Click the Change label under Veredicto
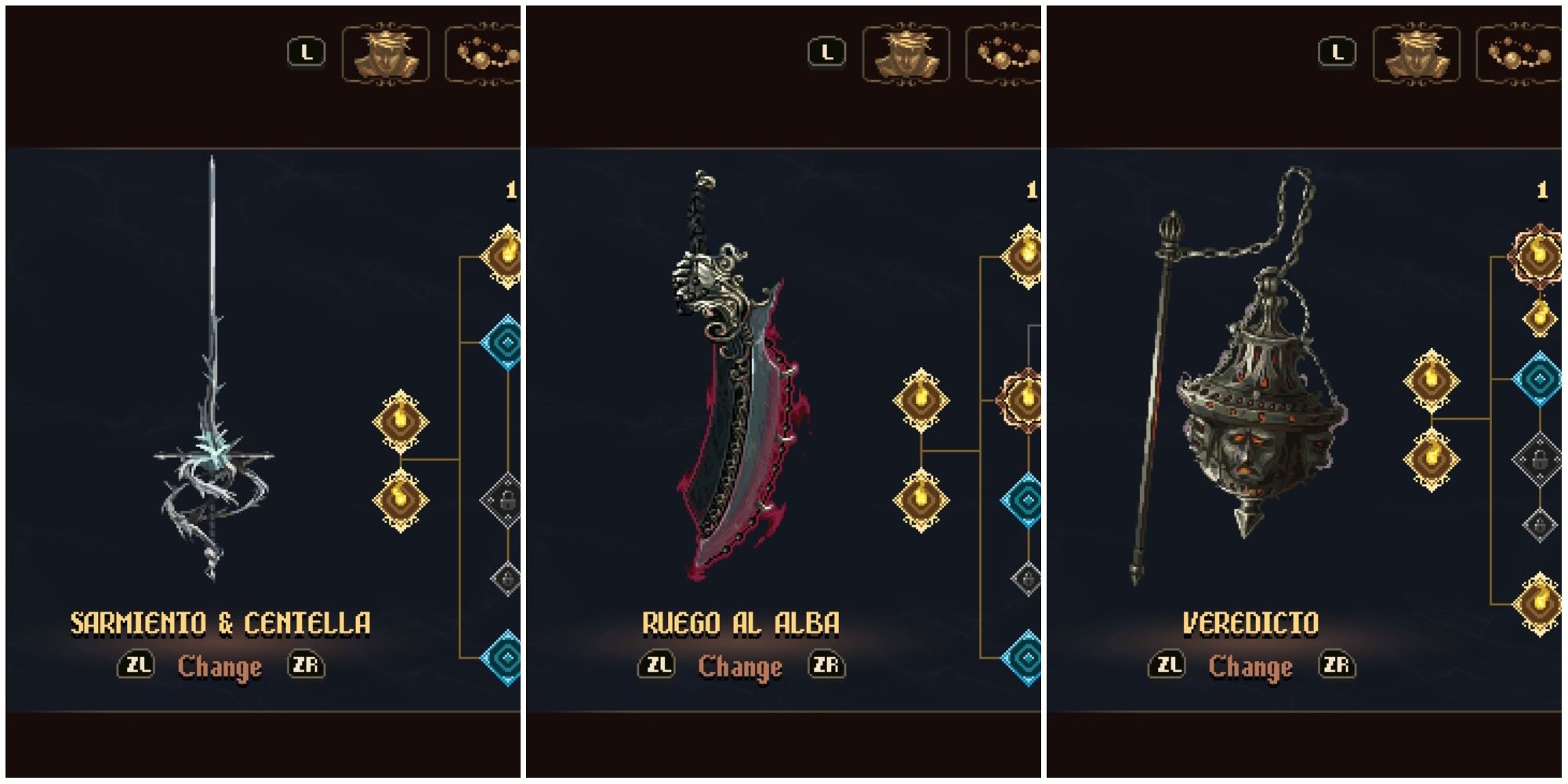This screenshot has width=1568, height=784. pos(1250,666)
